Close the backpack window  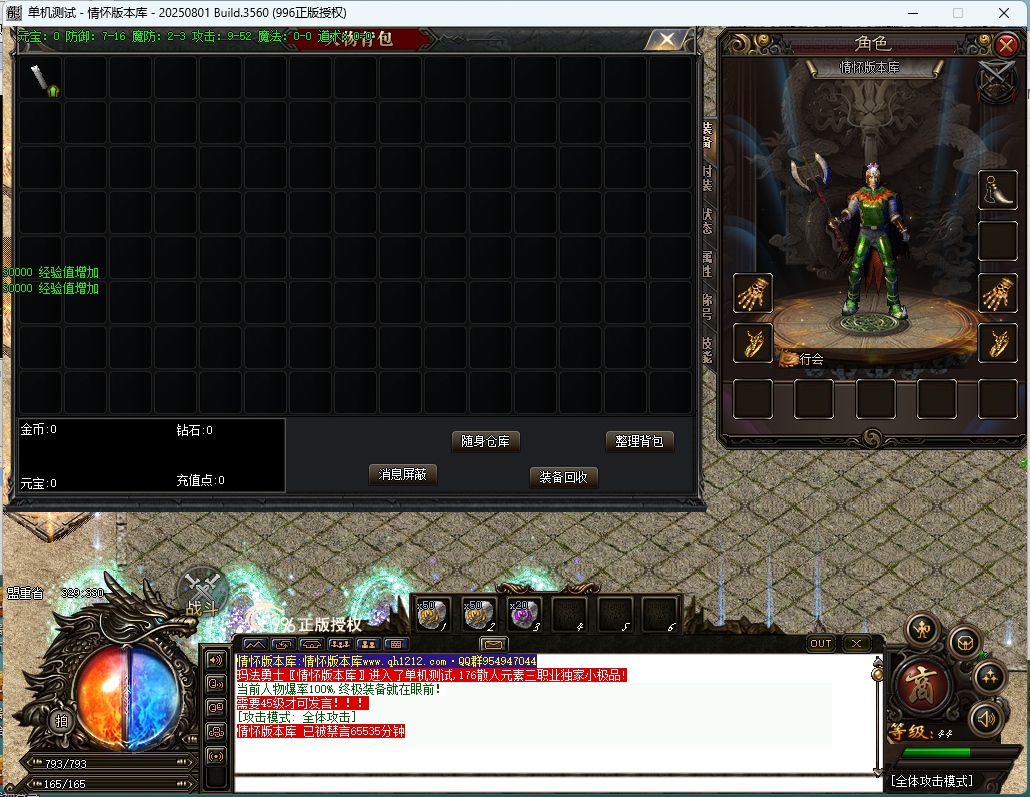[x=665, y=41]
